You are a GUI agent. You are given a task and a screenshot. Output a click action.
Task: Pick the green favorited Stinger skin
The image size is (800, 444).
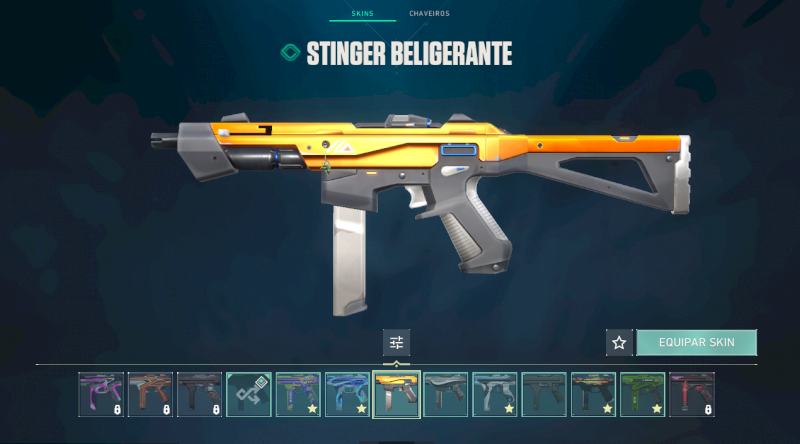click(x=642, y=394)
